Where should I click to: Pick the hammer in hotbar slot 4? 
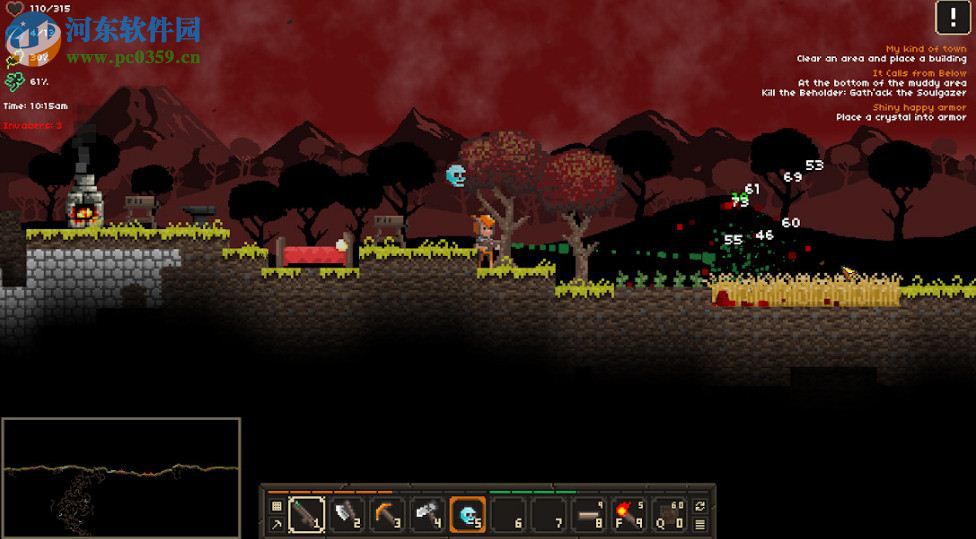[x=427, y=515]
